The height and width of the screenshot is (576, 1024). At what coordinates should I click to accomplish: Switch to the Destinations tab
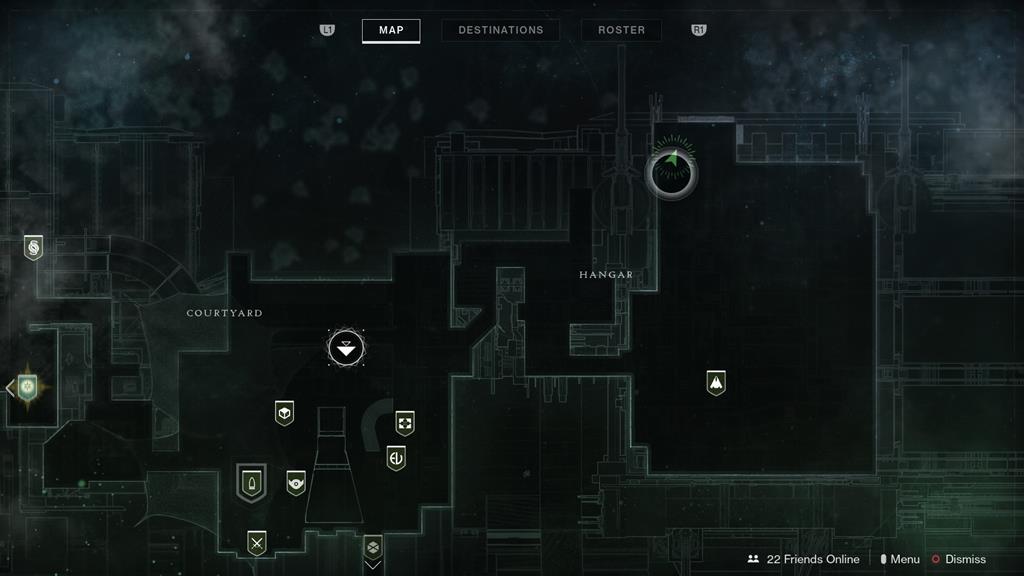coord(500,30)
